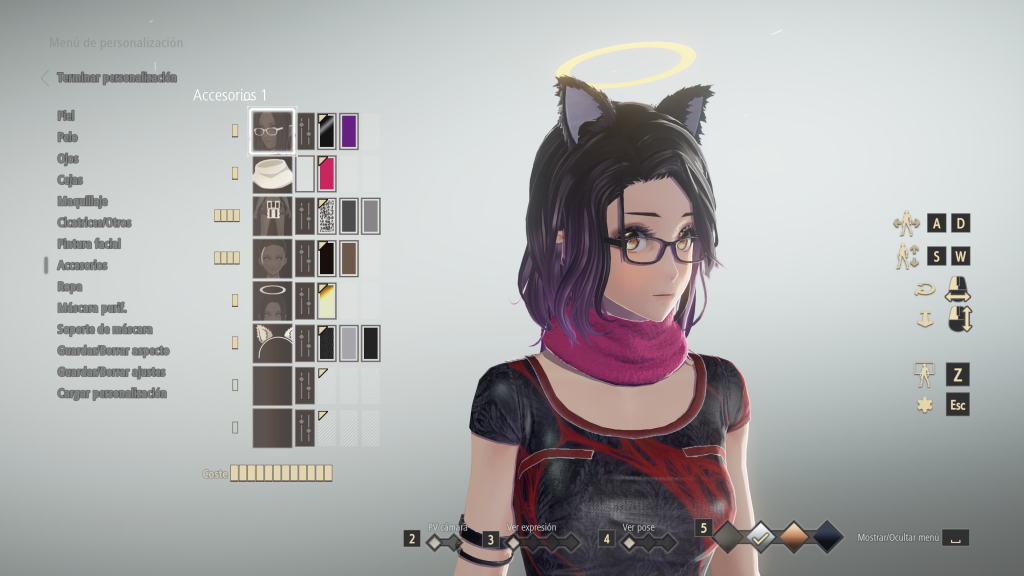The width and height of the screenshot is (1024, 576).
Task: Open the Maquillaje category
Action: click(x=83, y=201)
